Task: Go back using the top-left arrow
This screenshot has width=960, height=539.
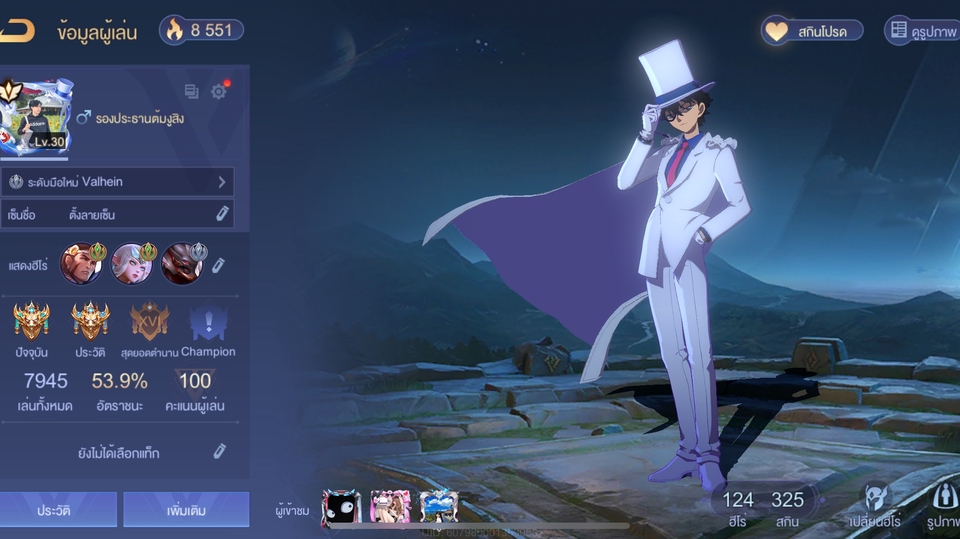Action: tap(16, 31)
